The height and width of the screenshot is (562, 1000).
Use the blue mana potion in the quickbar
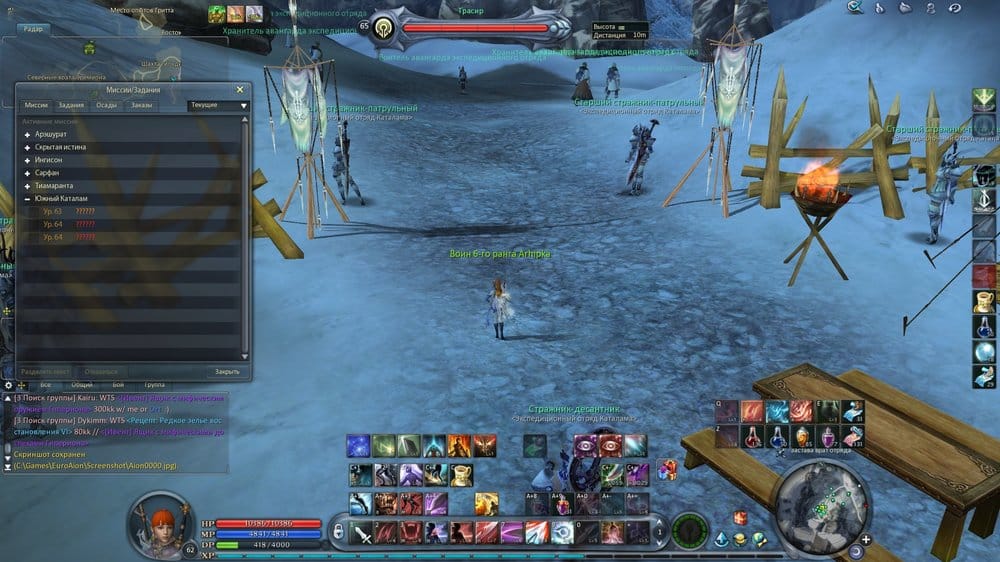click(776, 437)
